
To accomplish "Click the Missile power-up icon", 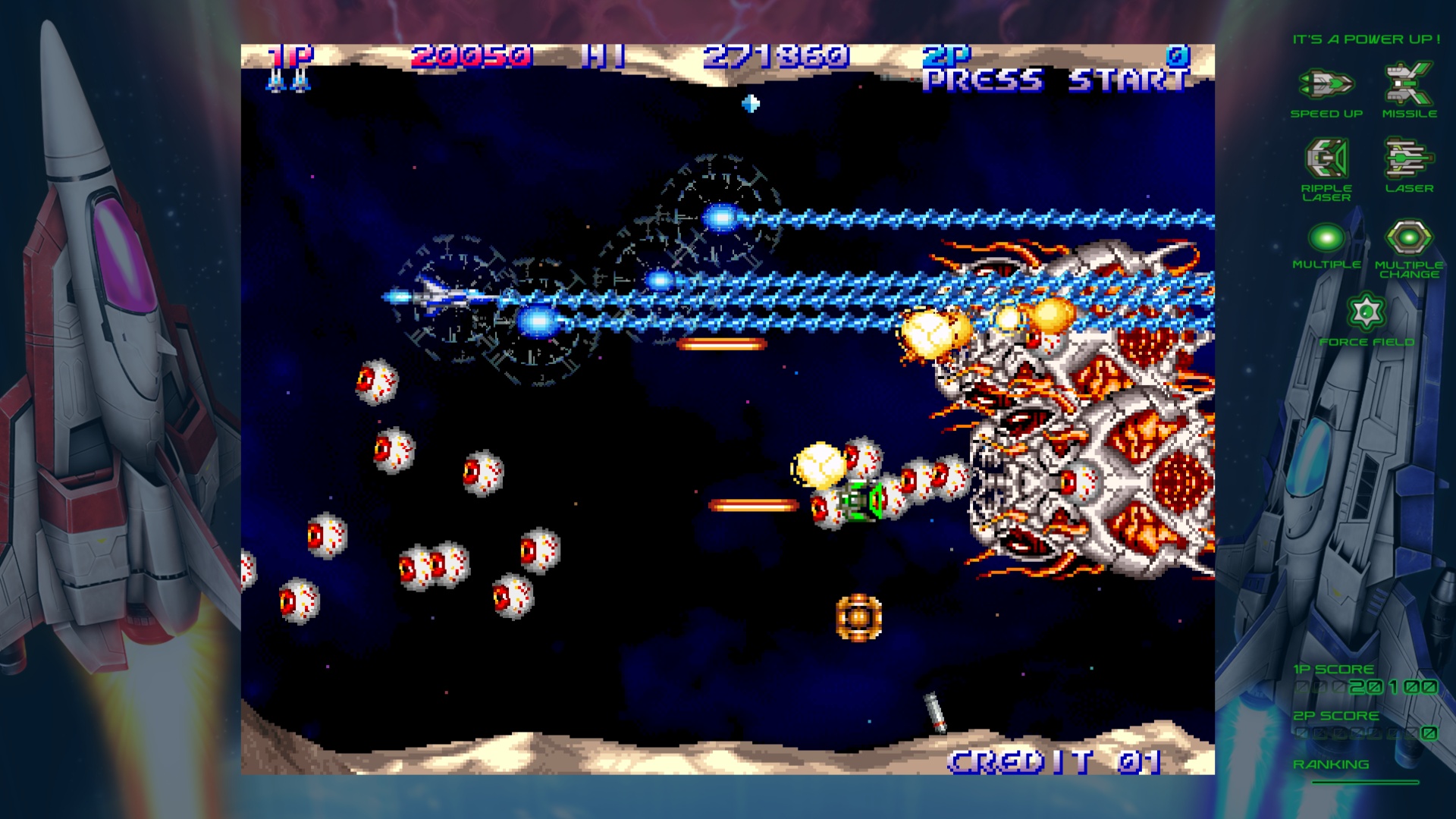I will [x=1408, y=83].
